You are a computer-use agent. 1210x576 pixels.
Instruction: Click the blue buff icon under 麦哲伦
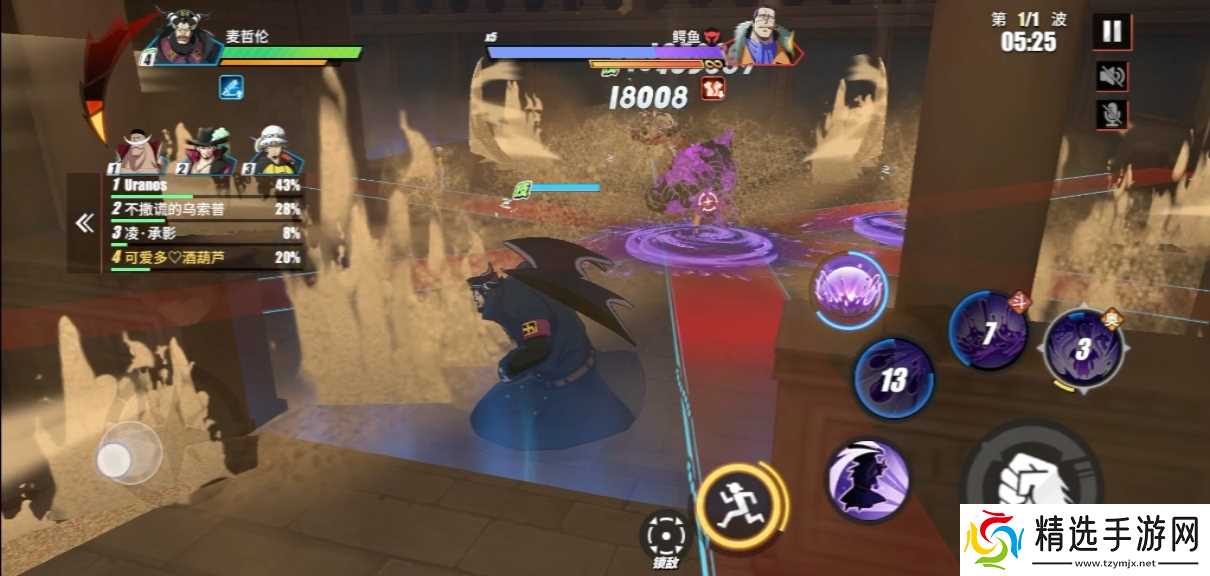pyautogui.click(x=231, y=88)
